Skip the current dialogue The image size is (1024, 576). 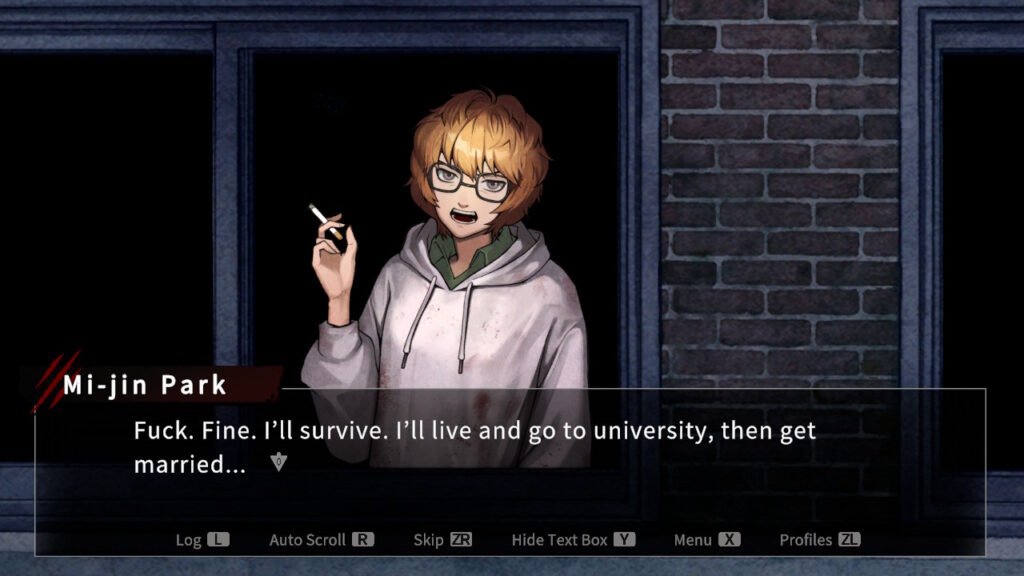pos(442,540)
